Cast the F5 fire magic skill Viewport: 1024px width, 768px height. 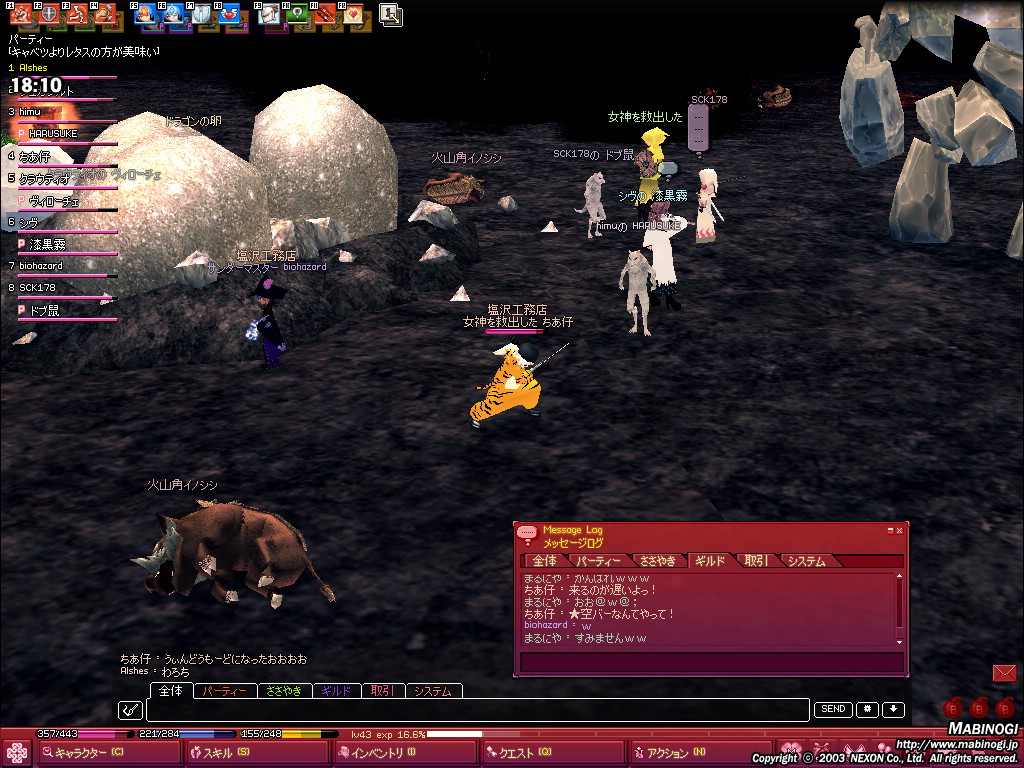pyautogui.click(x=144, y=14)
